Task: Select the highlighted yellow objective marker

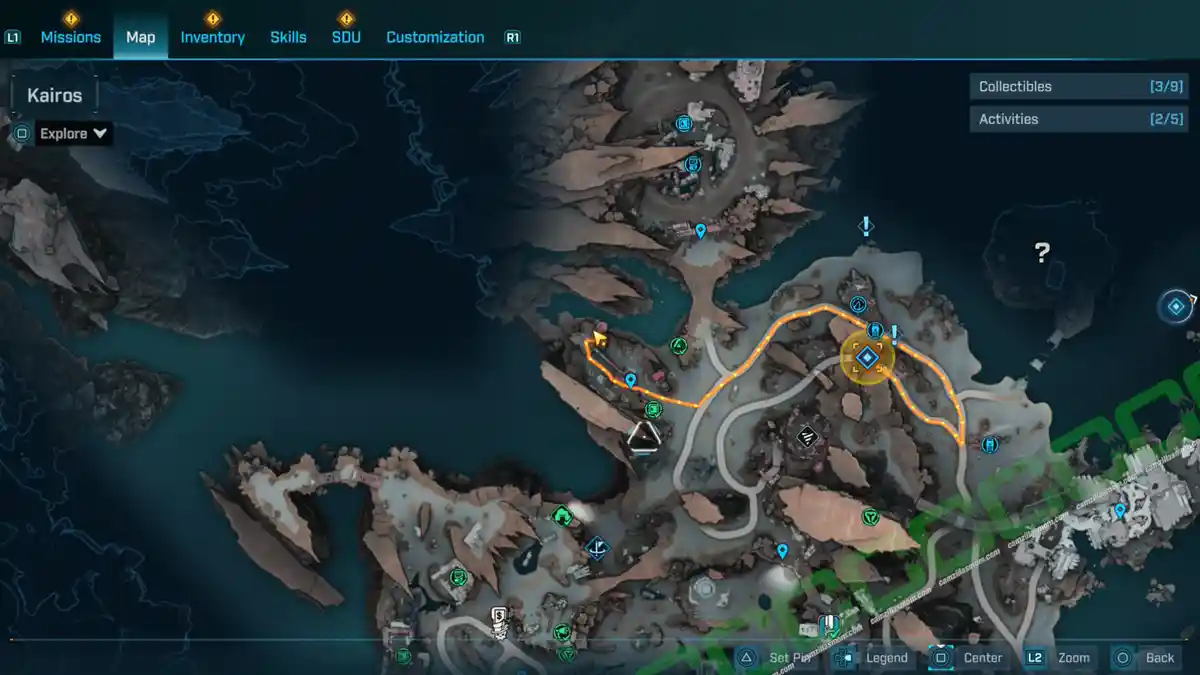Action: [866, 357]
